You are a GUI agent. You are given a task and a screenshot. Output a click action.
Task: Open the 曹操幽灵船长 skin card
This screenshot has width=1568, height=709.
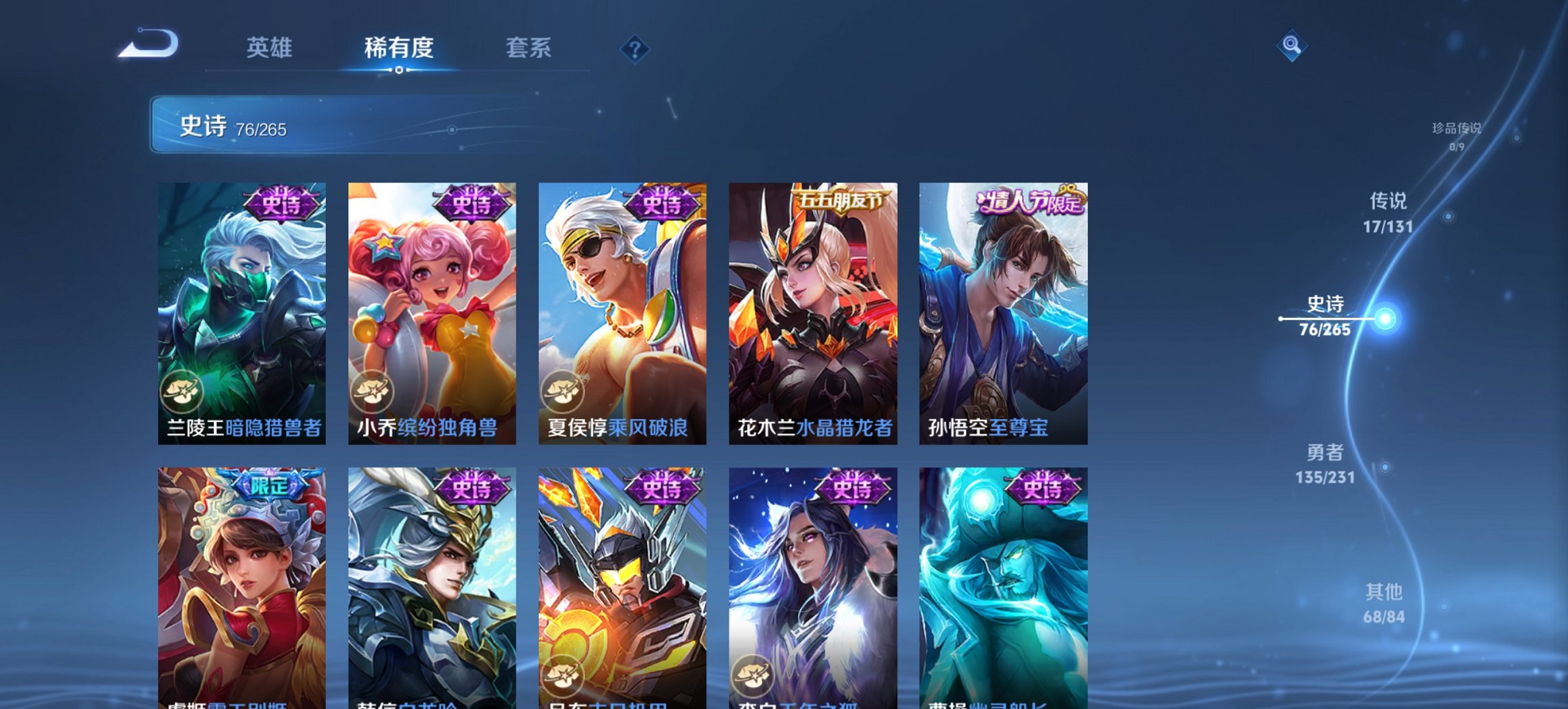tap(1002, 588)
